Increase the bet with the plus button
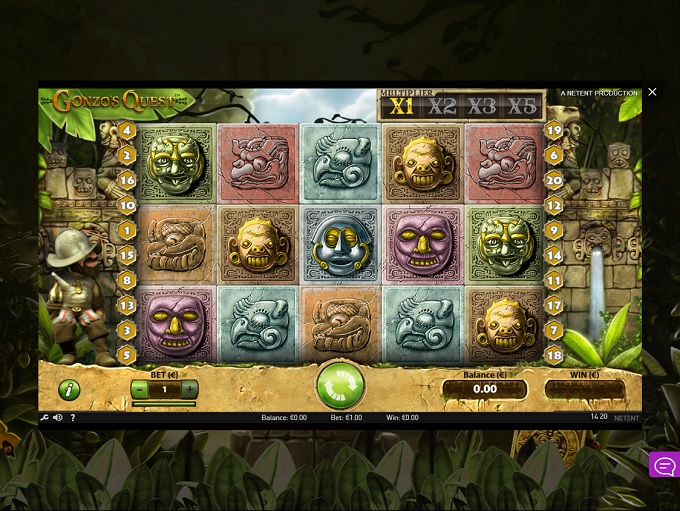This screenshot has width=680, height=511. coord(189,389)
